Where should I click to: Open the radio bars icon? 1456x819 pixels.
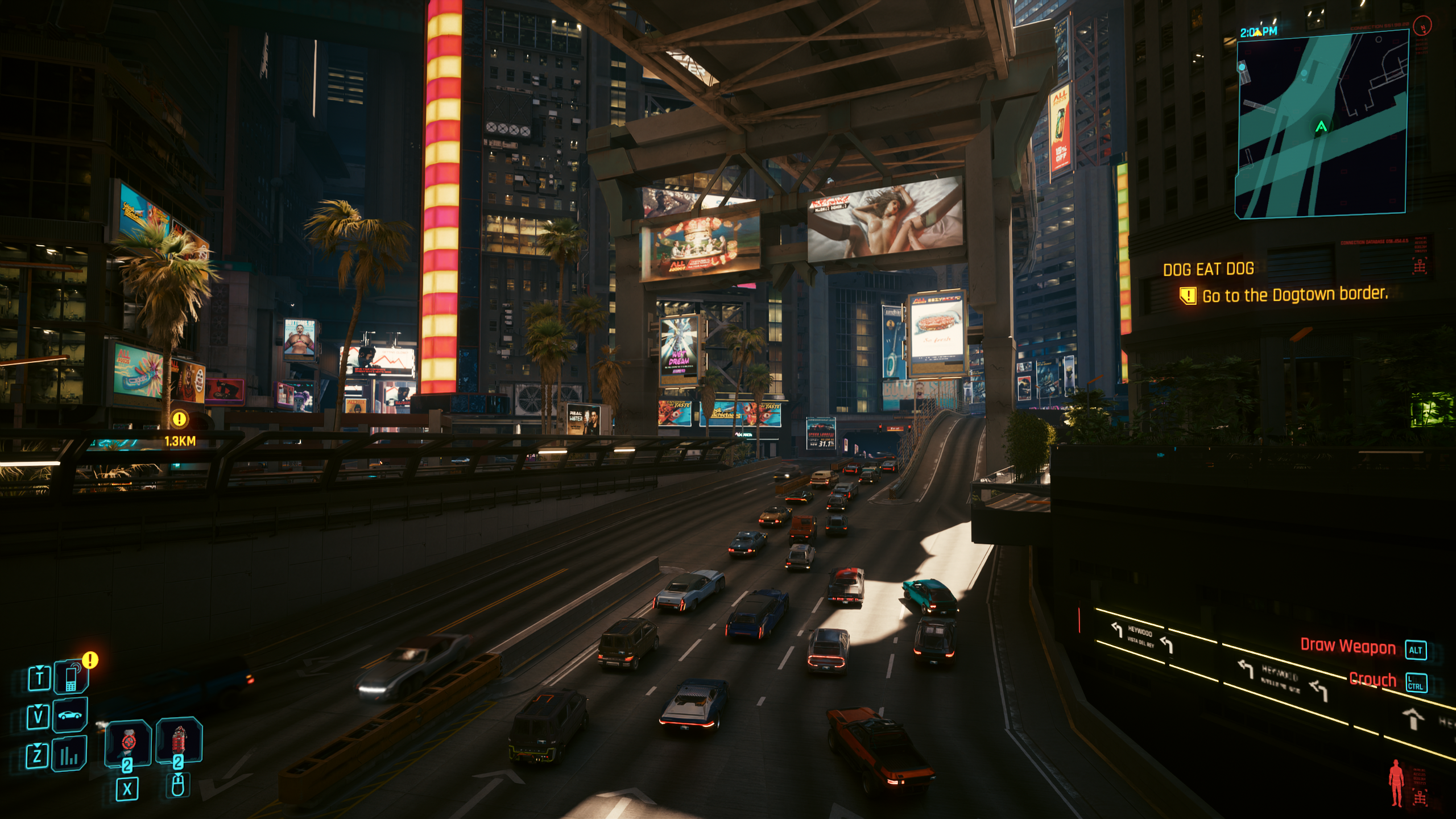click(69, 754)
